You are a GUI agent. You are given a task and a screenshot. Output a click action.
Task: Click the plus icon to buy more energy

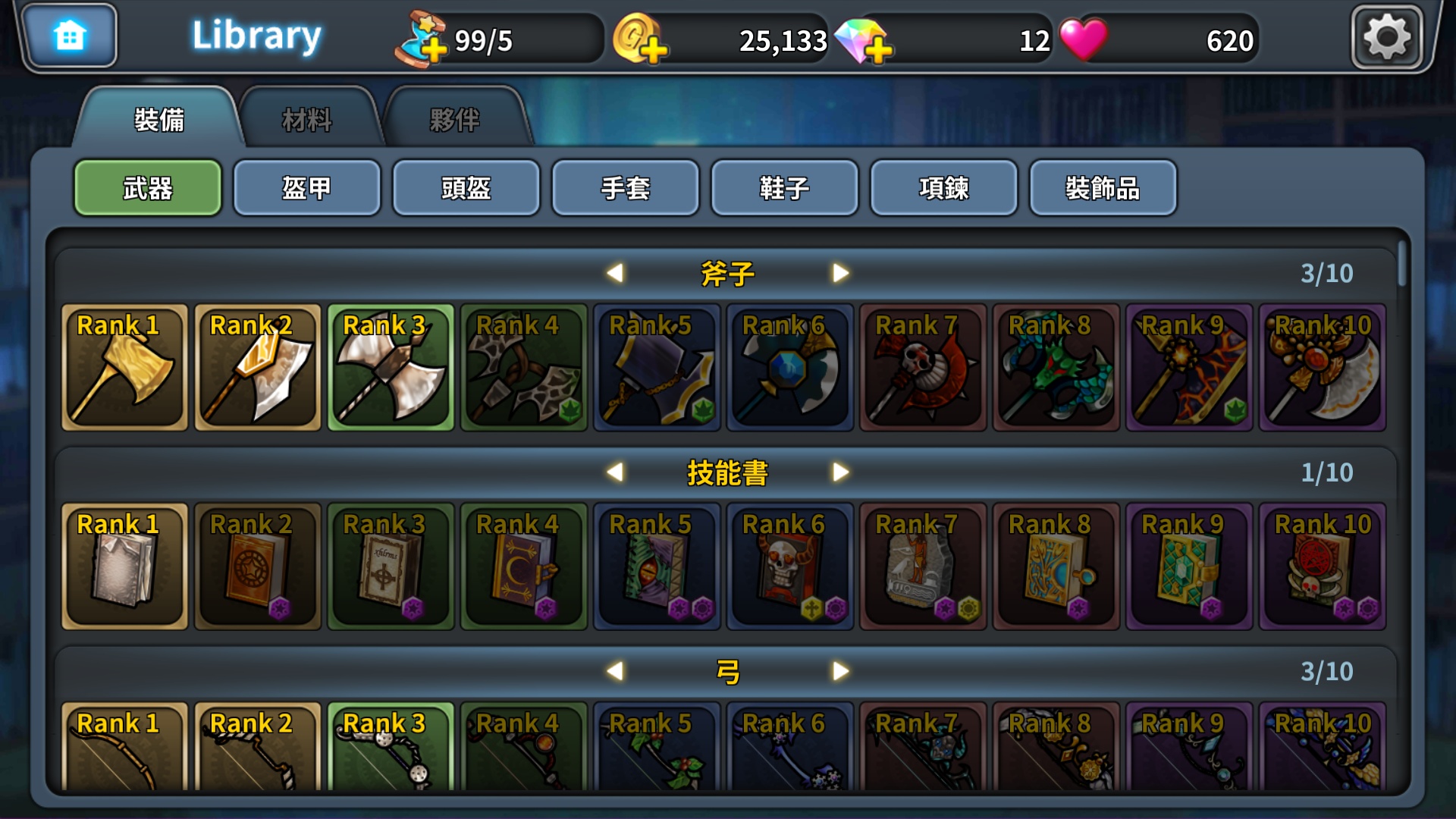click(x=434, y=52)
